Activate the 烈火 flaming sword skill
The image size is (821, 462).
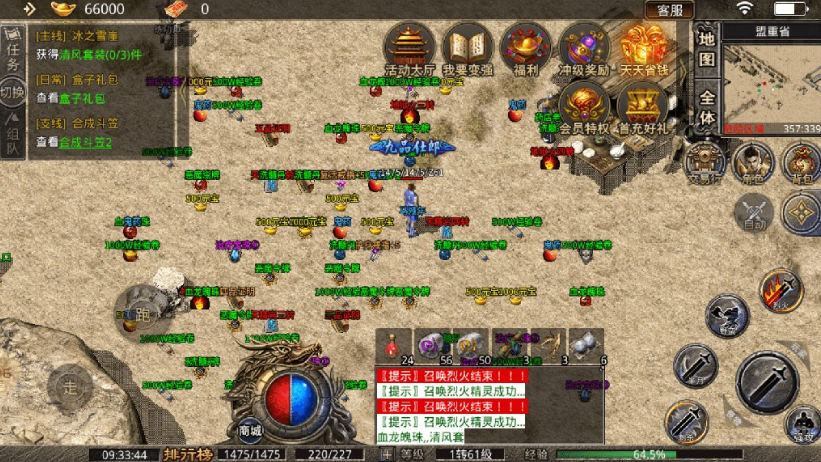click(x=781, y=290)
